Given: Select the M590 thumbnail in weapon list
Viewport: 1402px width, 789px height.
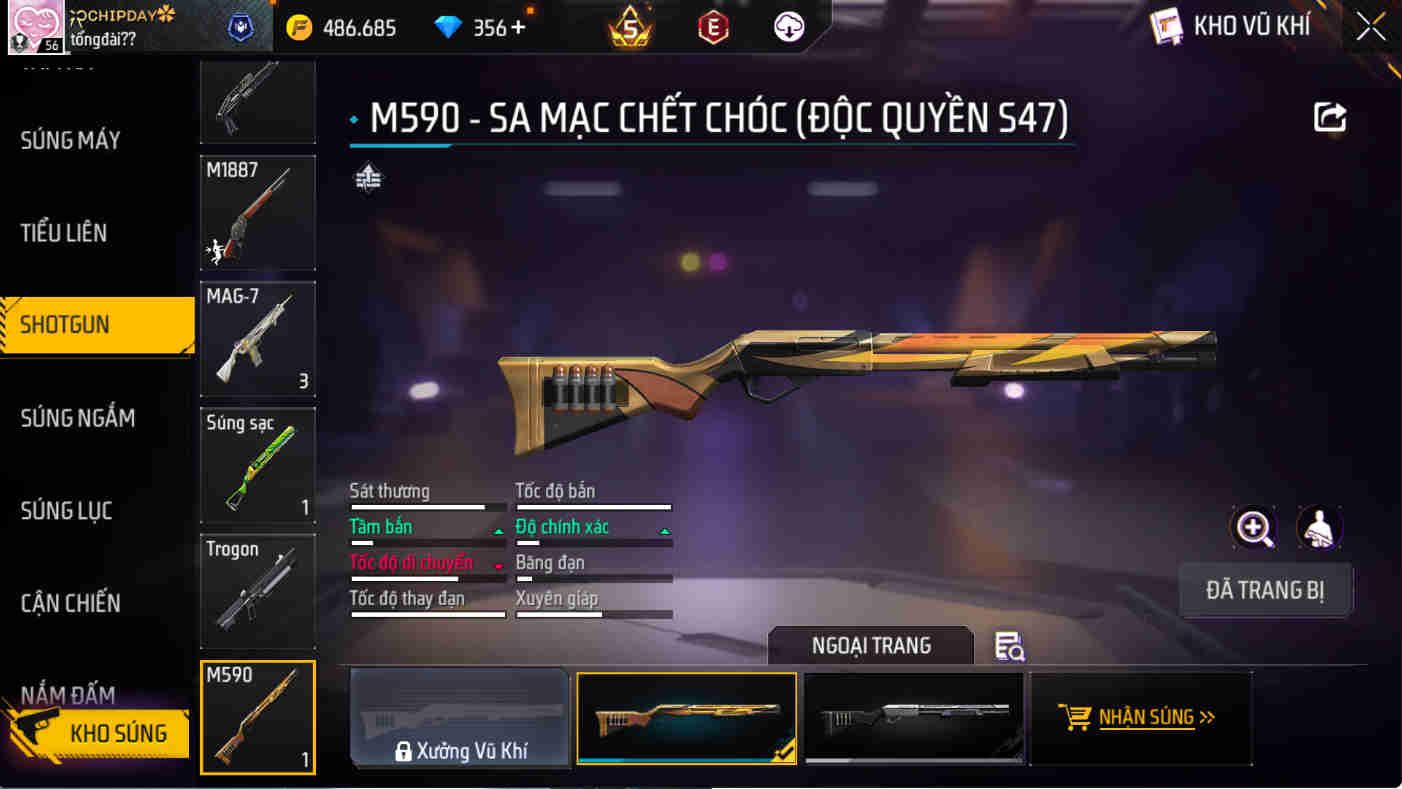Looking at the screenshot, I should 257,718.
